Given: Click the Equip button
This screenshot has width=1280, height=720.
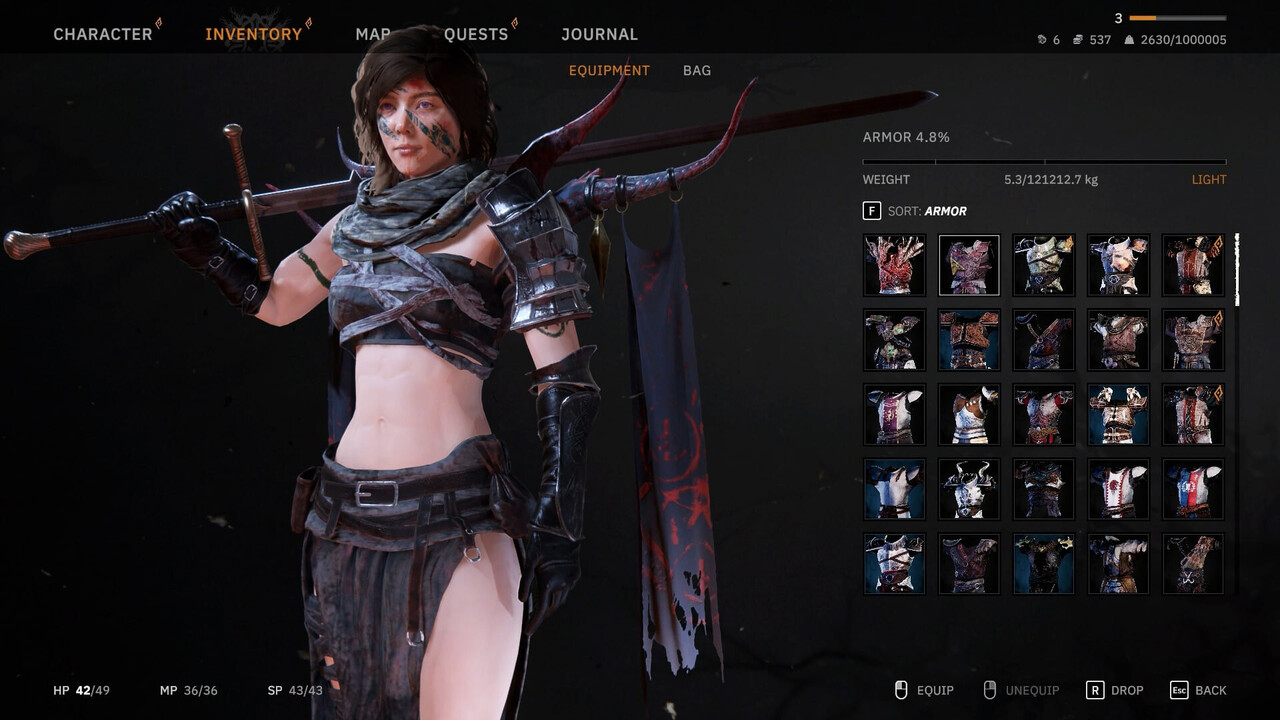Looking at the screenshot, I should click(x=924, y=690).
